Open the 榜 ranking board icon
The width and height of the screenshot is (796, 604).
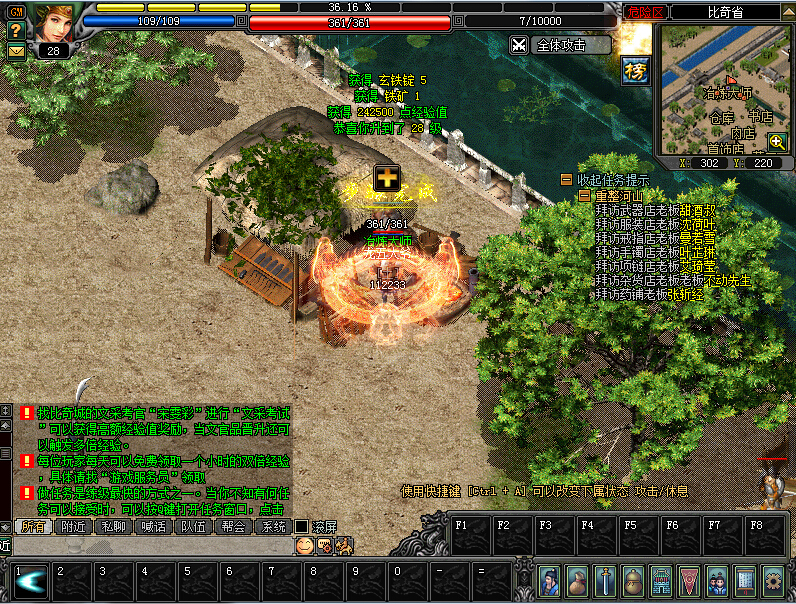coord(635,70)
